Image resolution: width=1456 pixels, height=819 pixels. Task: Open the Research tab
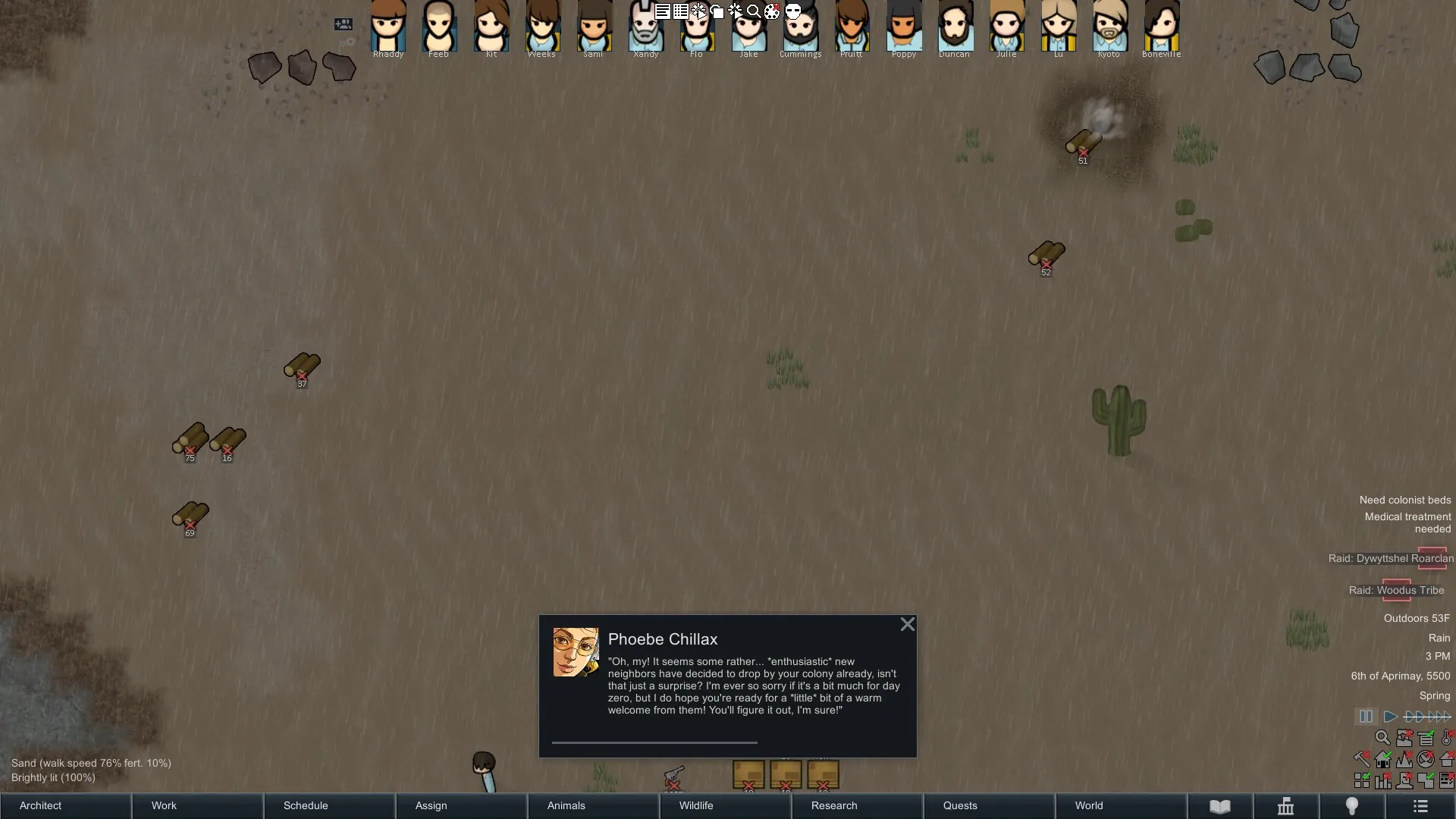[857, 805]
